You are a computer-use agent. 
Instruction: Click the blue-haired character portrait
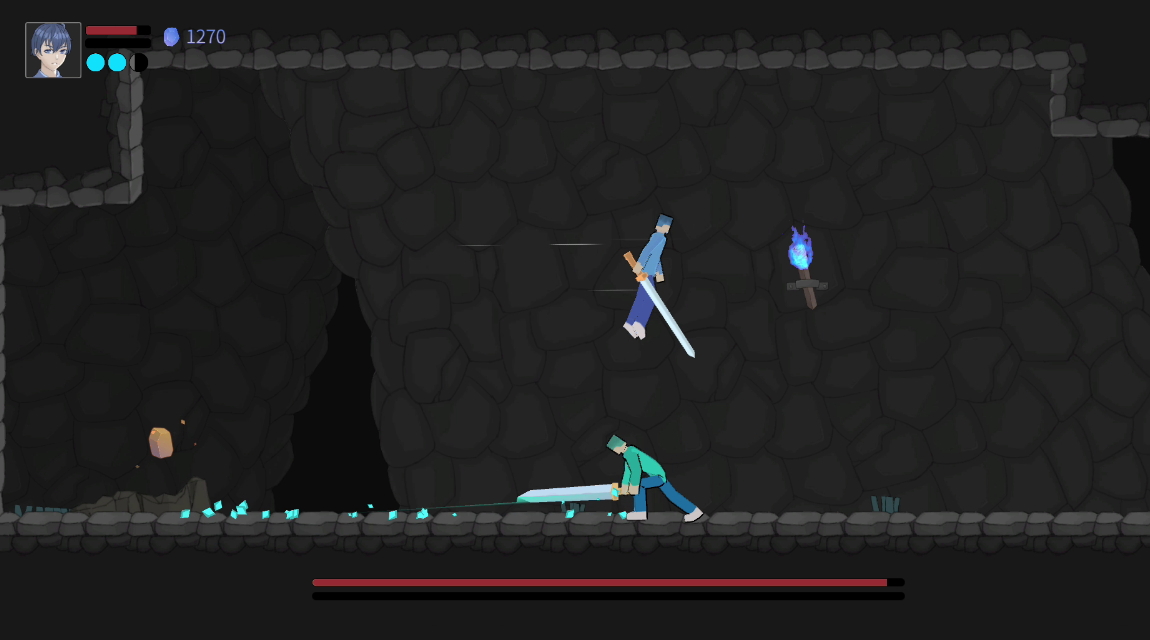[53, 50]
